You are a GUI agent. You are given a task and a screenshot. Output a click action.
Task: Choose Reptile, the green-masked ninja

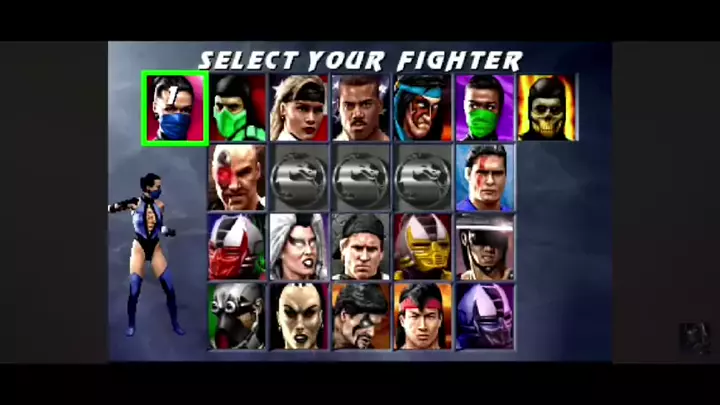237,107
